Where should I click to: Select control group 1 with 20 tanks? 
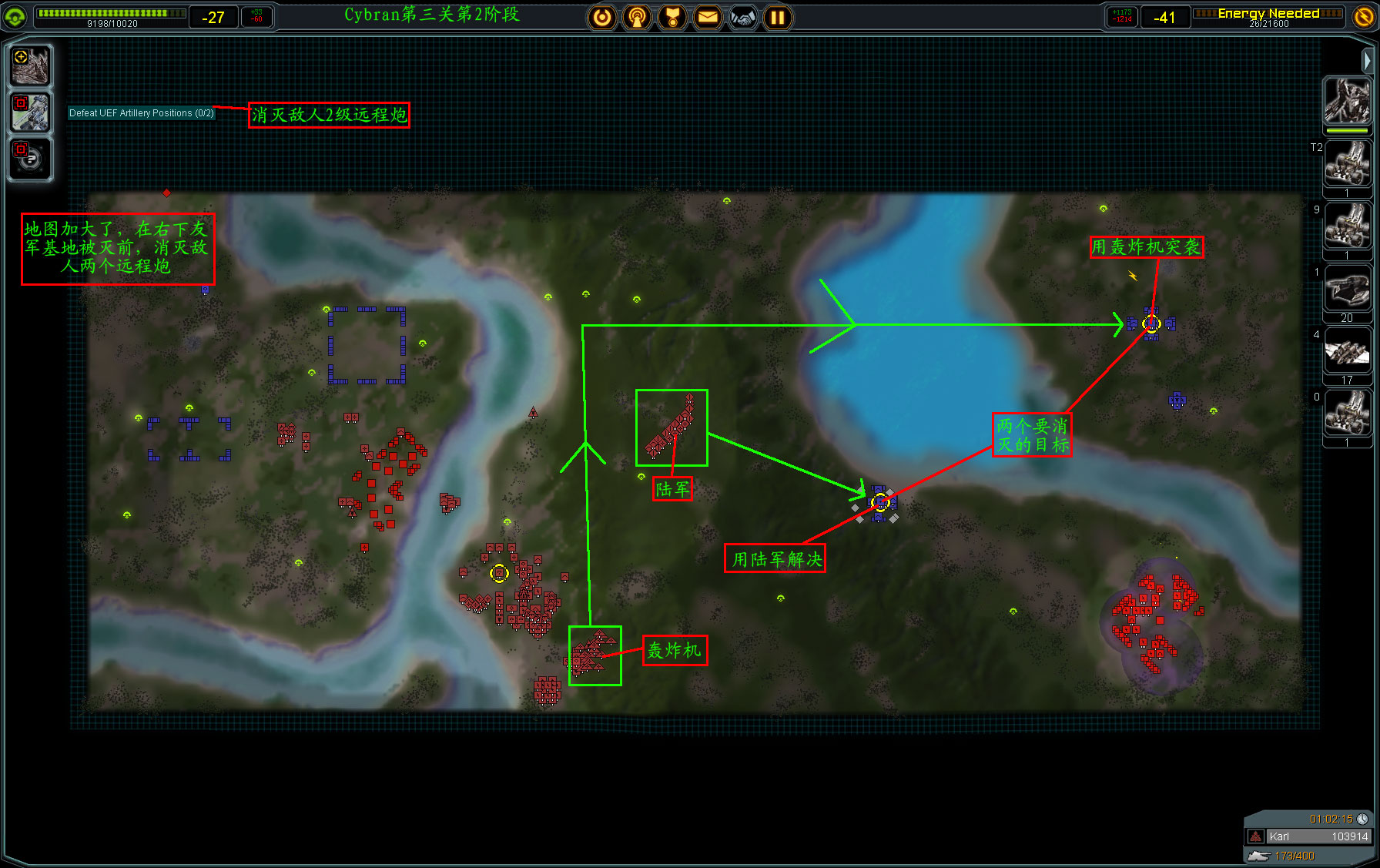point(1347,288)
